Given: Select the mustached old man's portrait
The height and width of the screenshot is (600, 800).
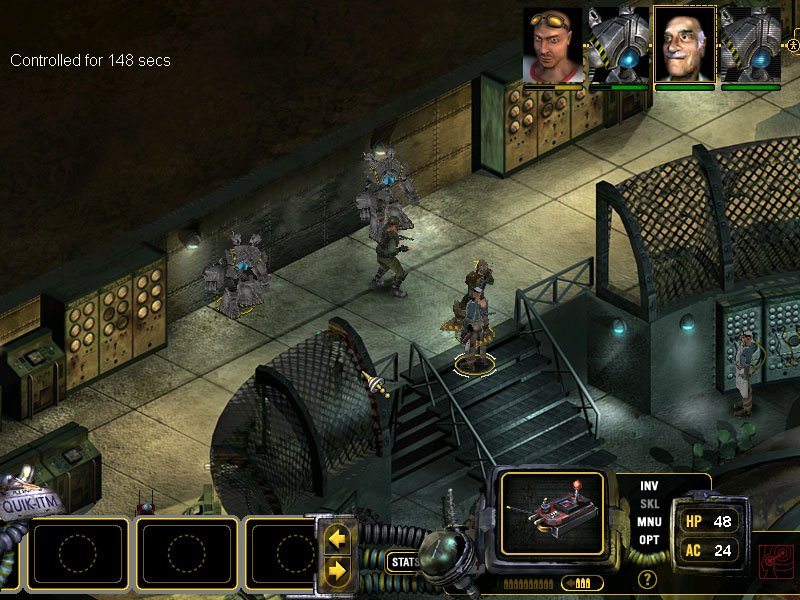Looking at the screenshot, I should point(684,45).
